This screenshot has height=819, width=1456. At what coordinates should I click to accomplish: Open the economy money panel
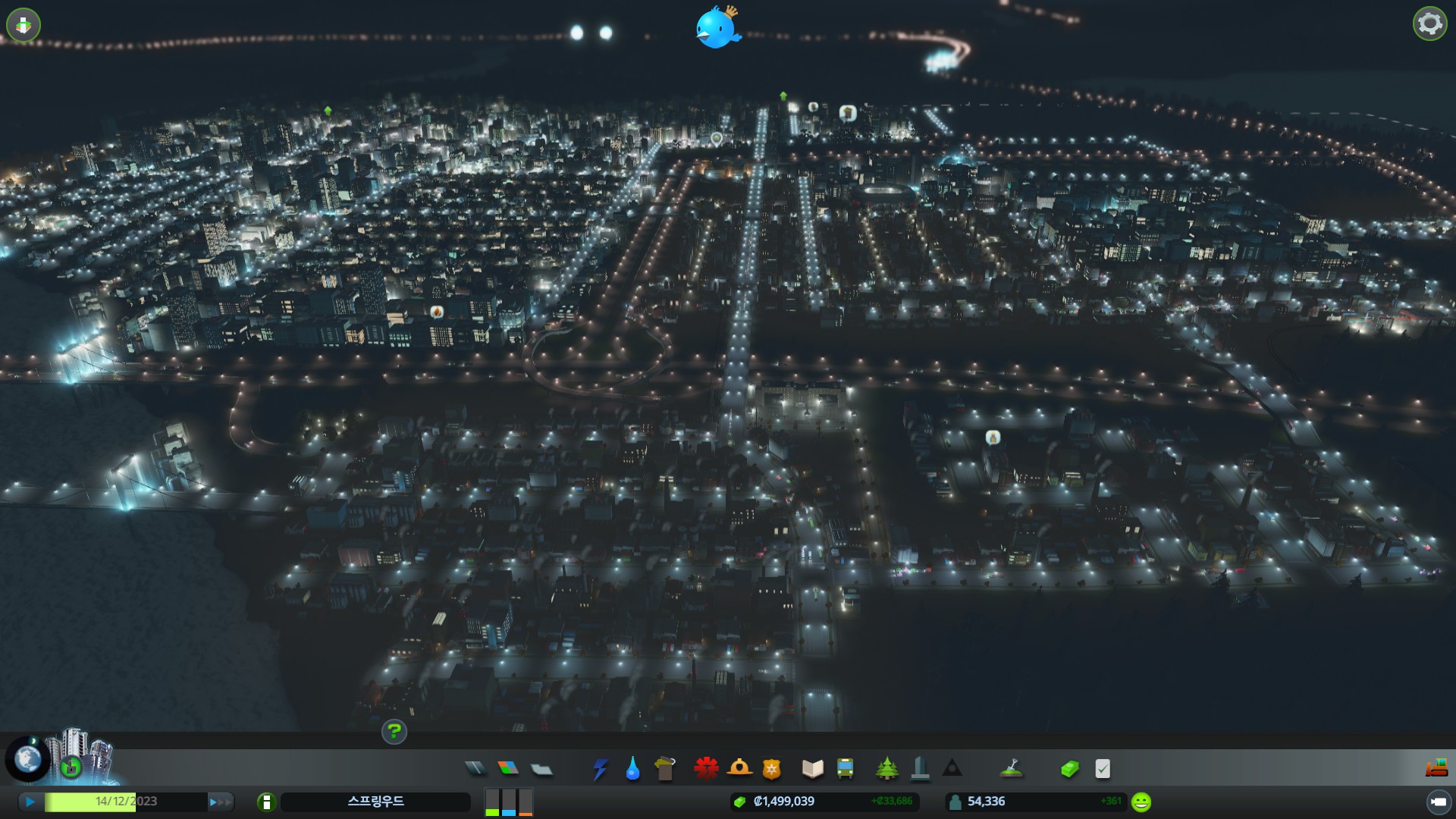pyautogui.click(x=1069, y=769)
